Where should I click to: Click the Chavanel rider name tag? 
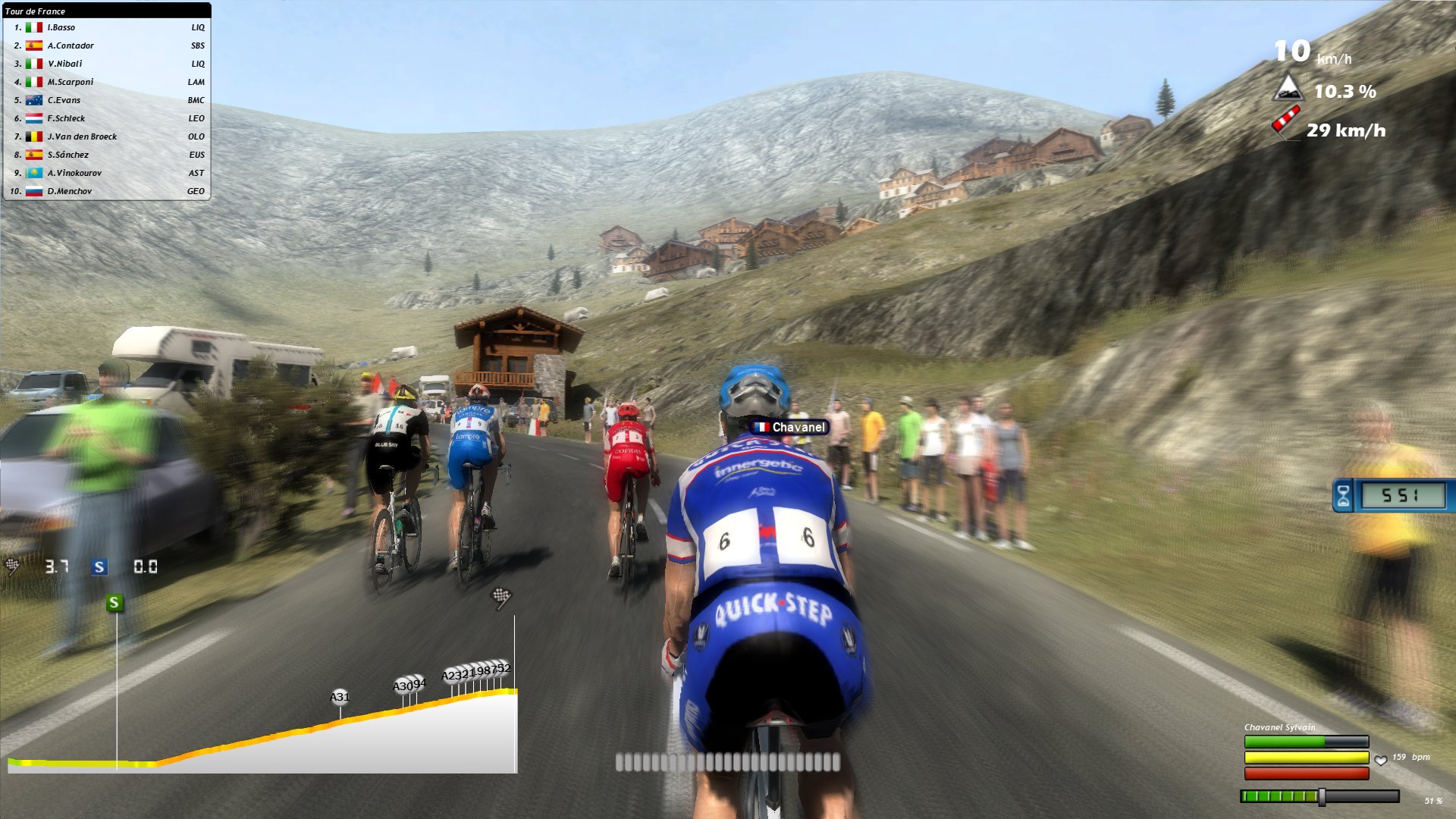pyautogui.click(x=790, y=428)
